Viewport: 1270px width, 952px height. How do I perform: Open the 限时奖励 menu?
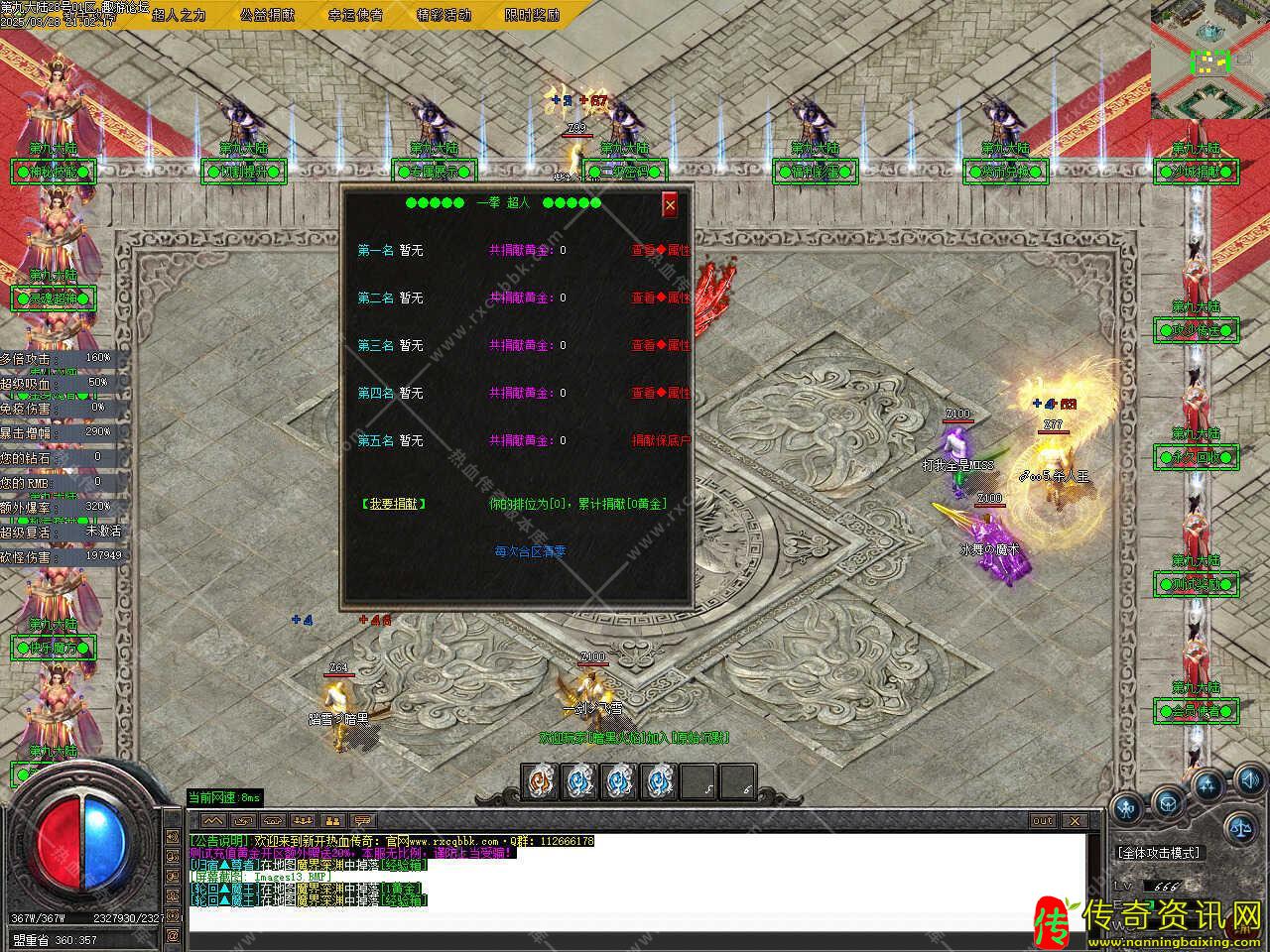point(532,15)
